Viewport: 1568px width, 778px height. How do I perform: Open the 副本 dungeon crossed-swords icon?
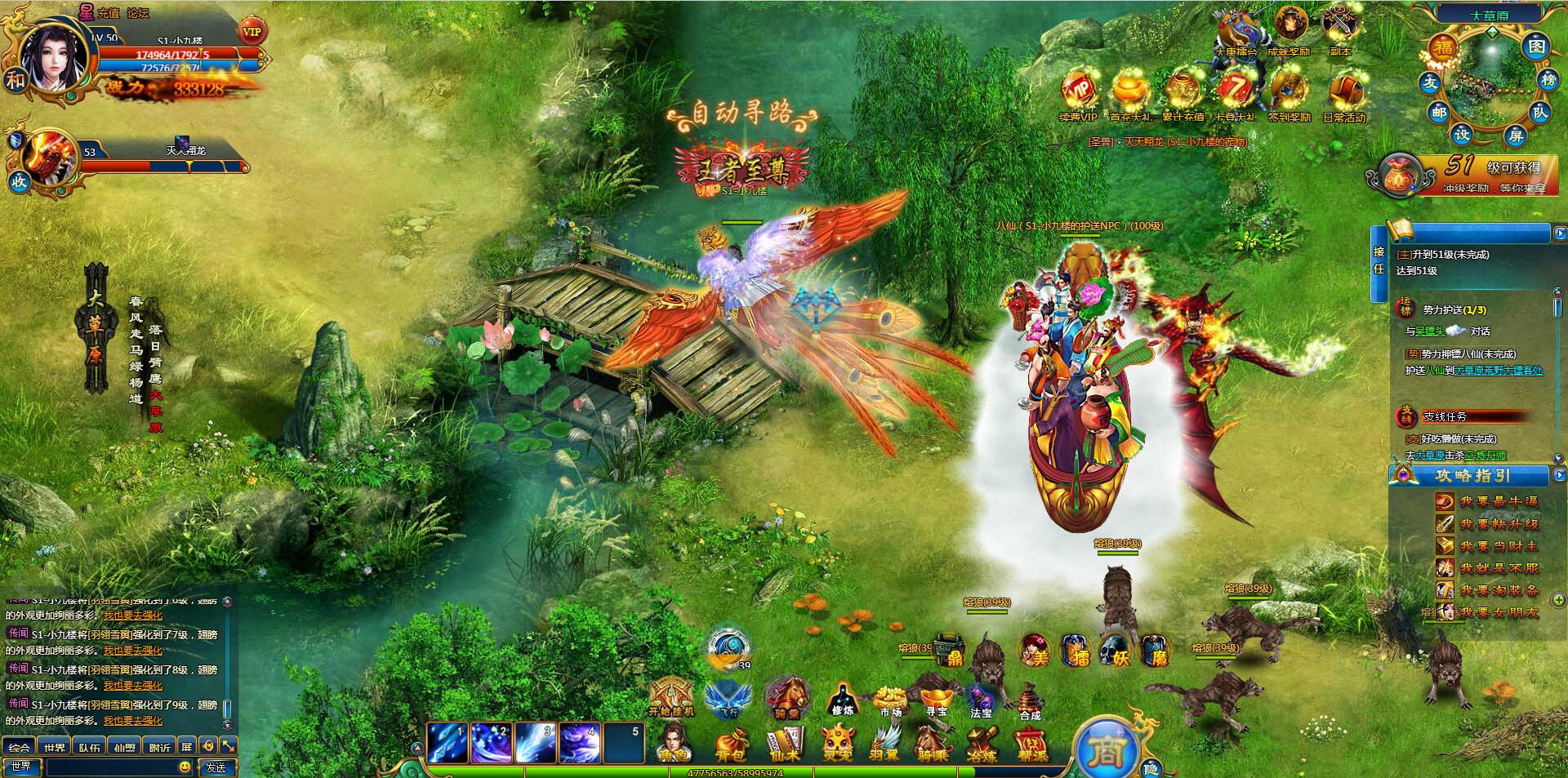tap(1339, 29)
